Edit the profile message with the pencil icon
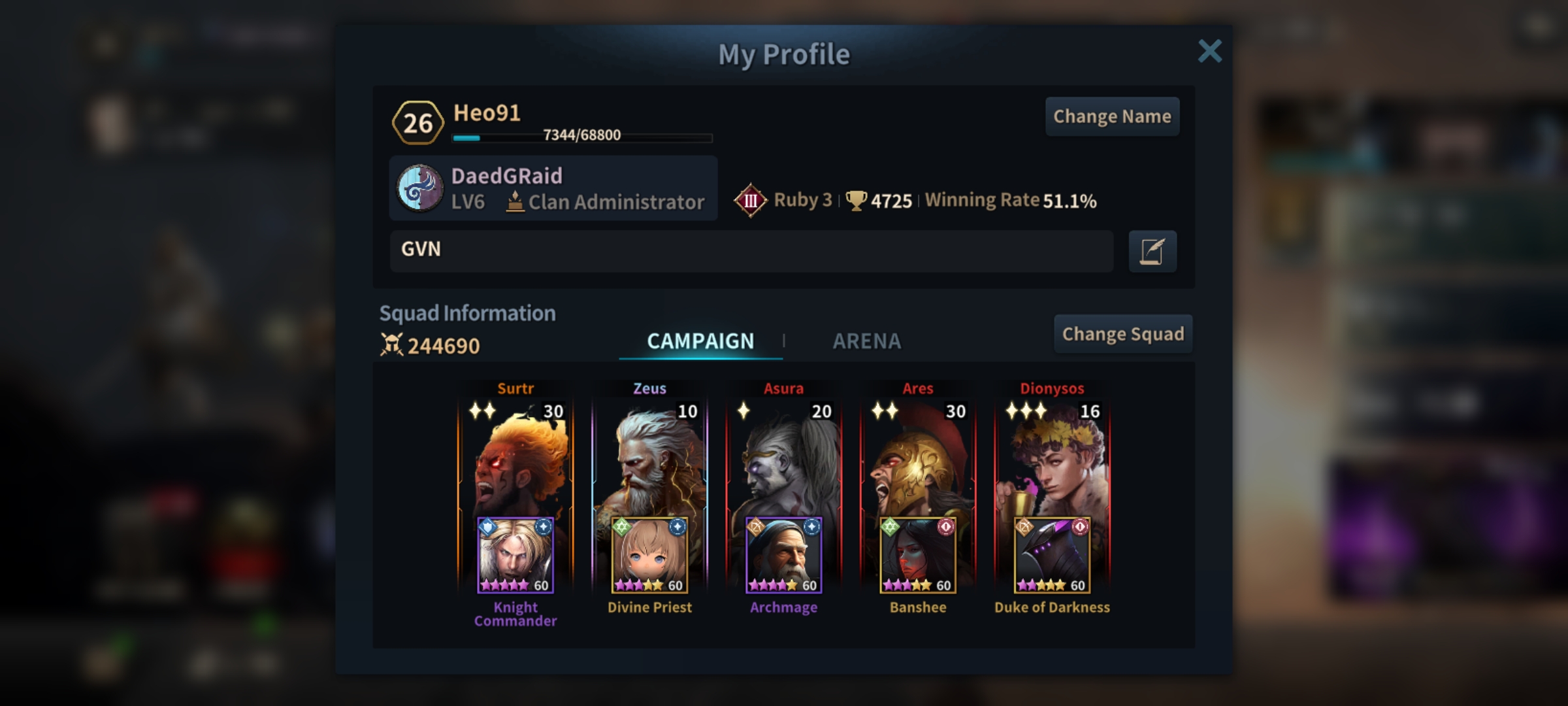Screen dimensions: 1568x706 1152,251
